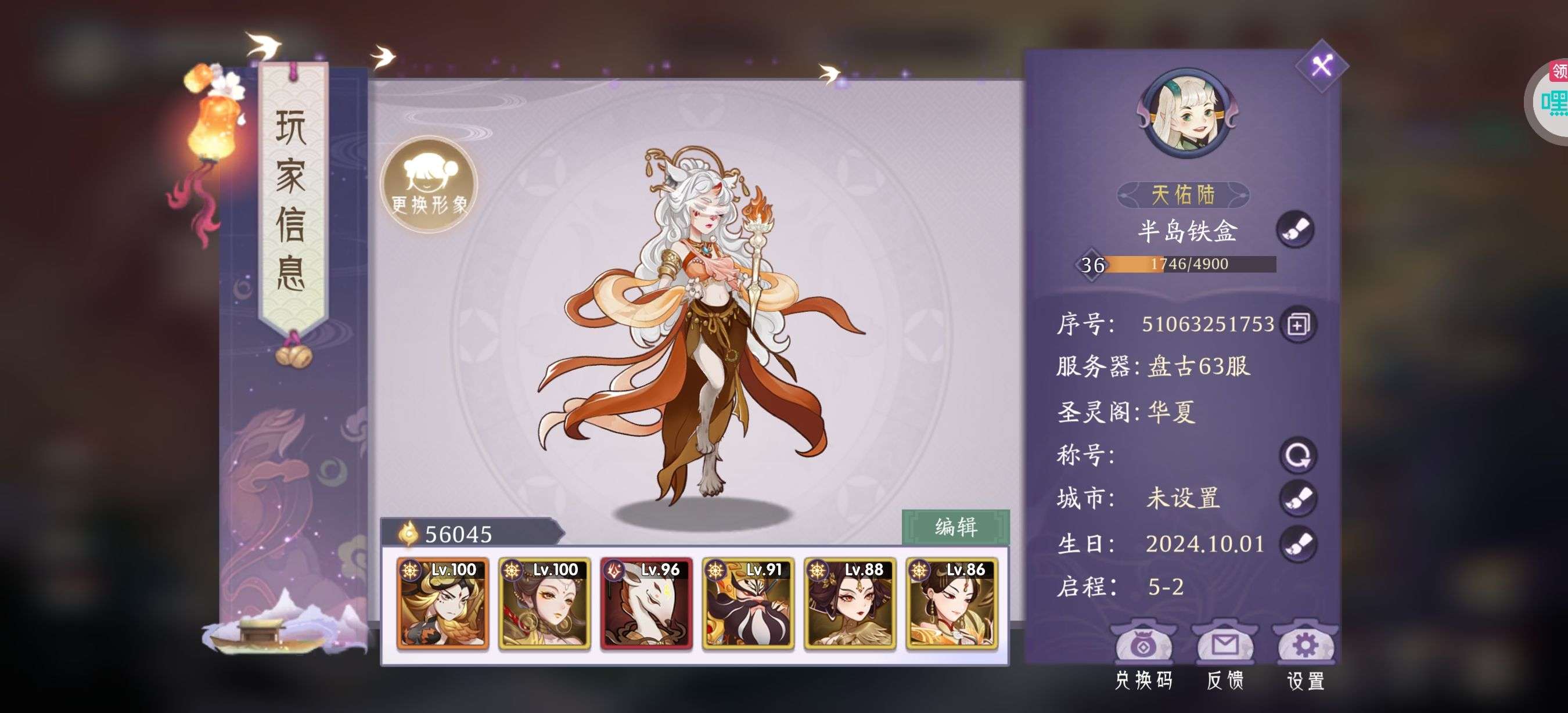Edit the 生日 birthday brush icon
This screenshot has height=713, width=1568.
click(x=1298, y=543)
